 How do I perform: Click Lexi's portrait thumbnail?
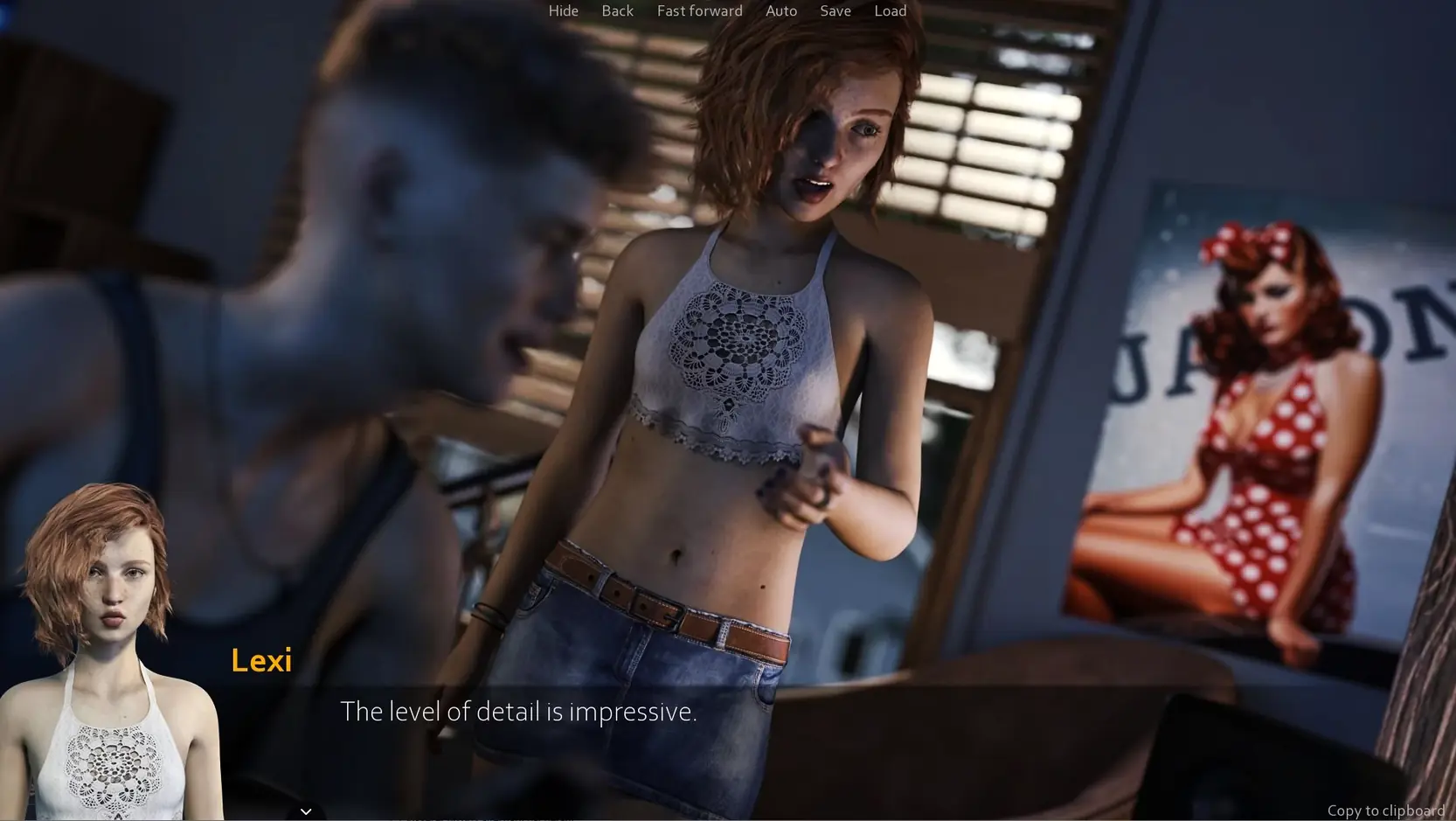pyautogui.click(x=114, y=651)
